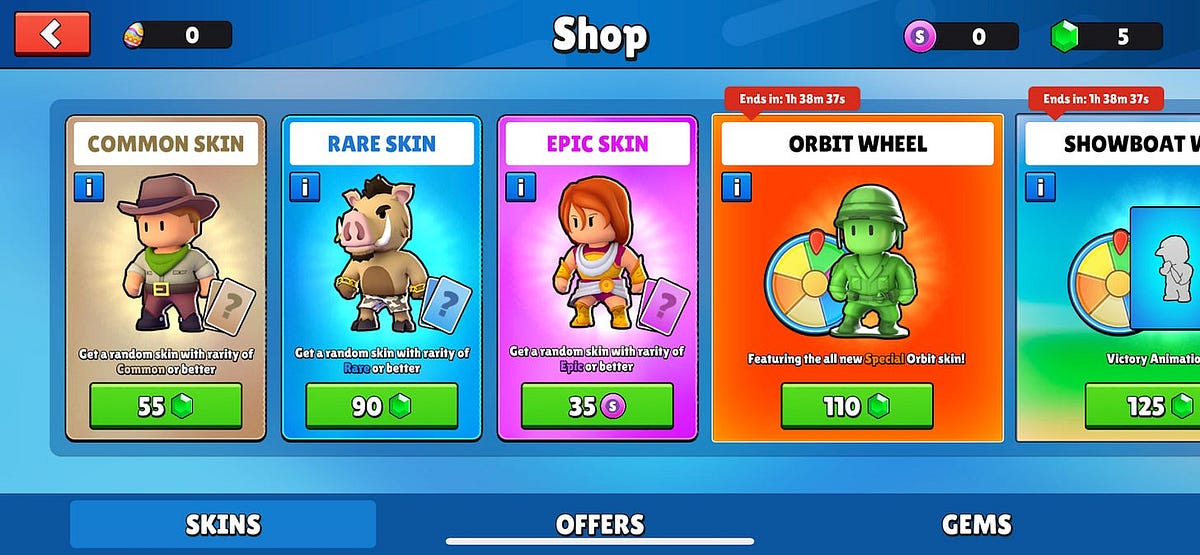1200x555 pixels.
Task: Buy the Orbit Wheel for 110 gems
Action: coord(857,406)
